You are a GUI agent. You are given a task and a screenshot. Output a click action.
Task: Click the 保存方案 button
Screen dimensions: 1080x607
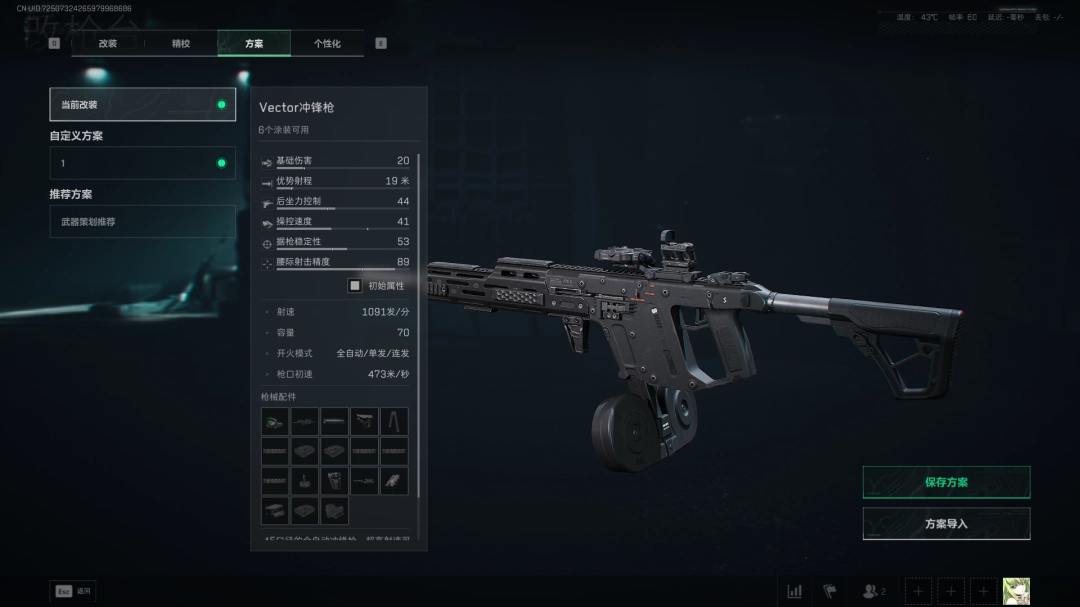pos(946,482)
